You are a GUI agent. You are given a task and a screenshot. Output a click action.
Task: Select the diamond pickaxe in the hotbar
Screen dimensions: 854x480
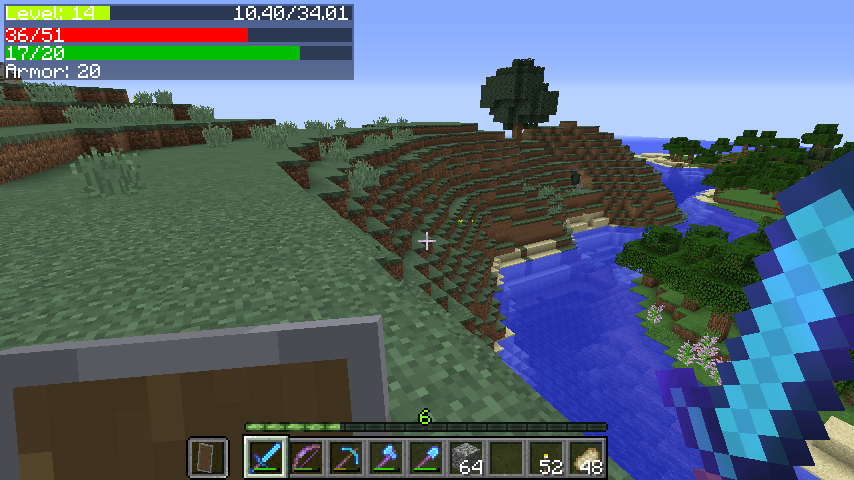click(x=346, y=458)
